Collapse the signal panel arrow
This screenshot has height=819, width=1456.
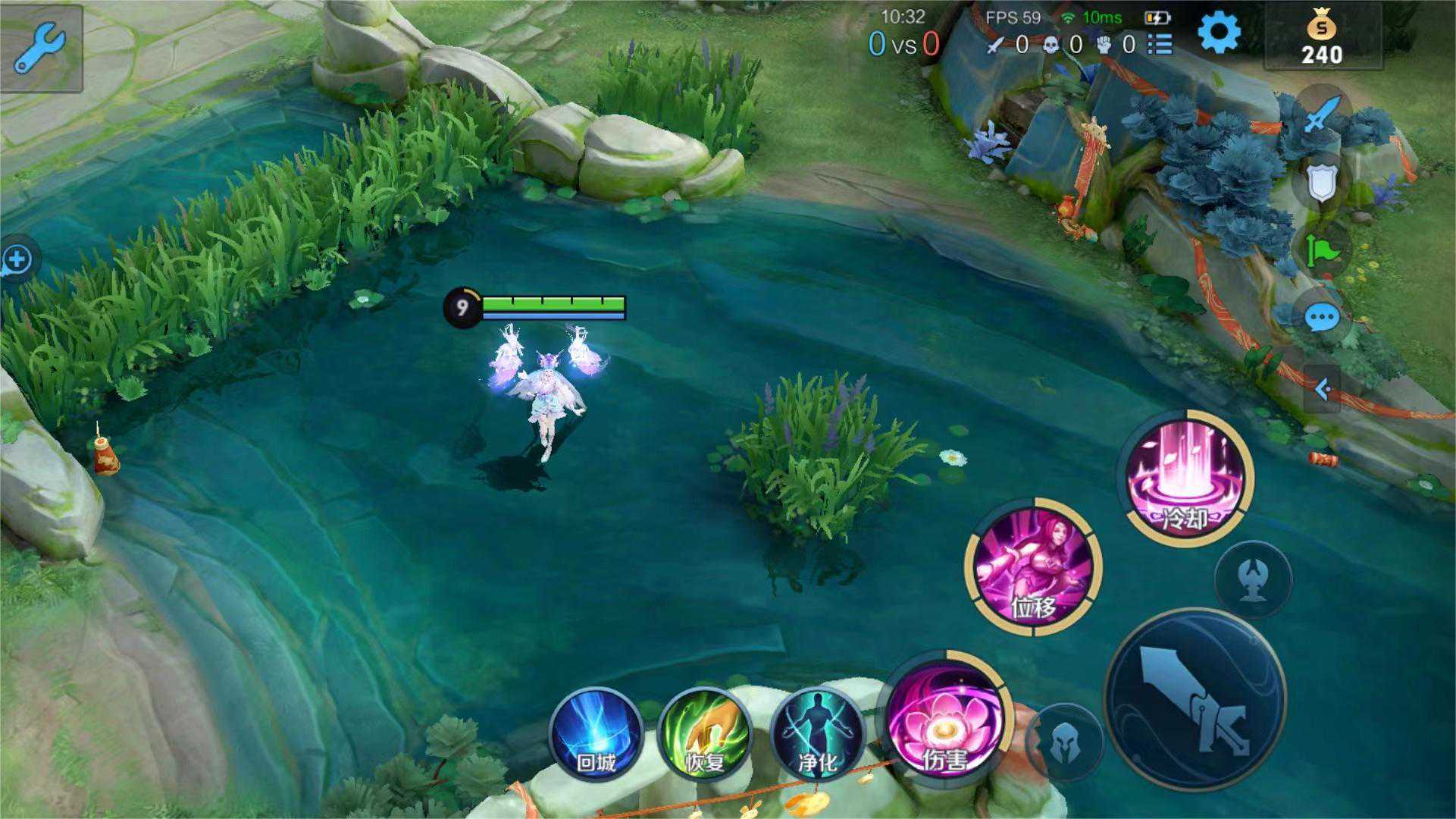point(1323,390)
